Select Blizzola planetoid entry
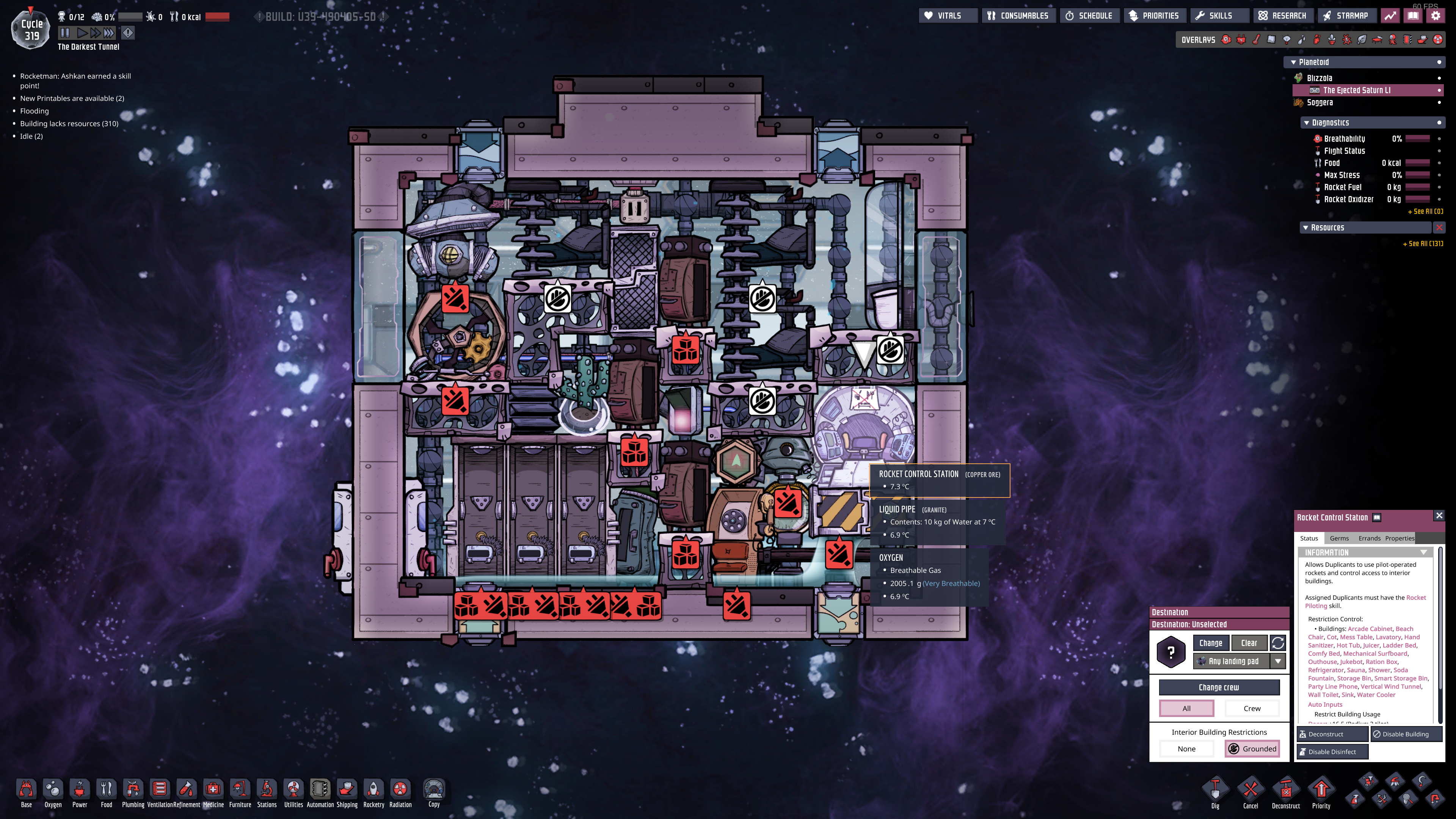 (1319, 78)
